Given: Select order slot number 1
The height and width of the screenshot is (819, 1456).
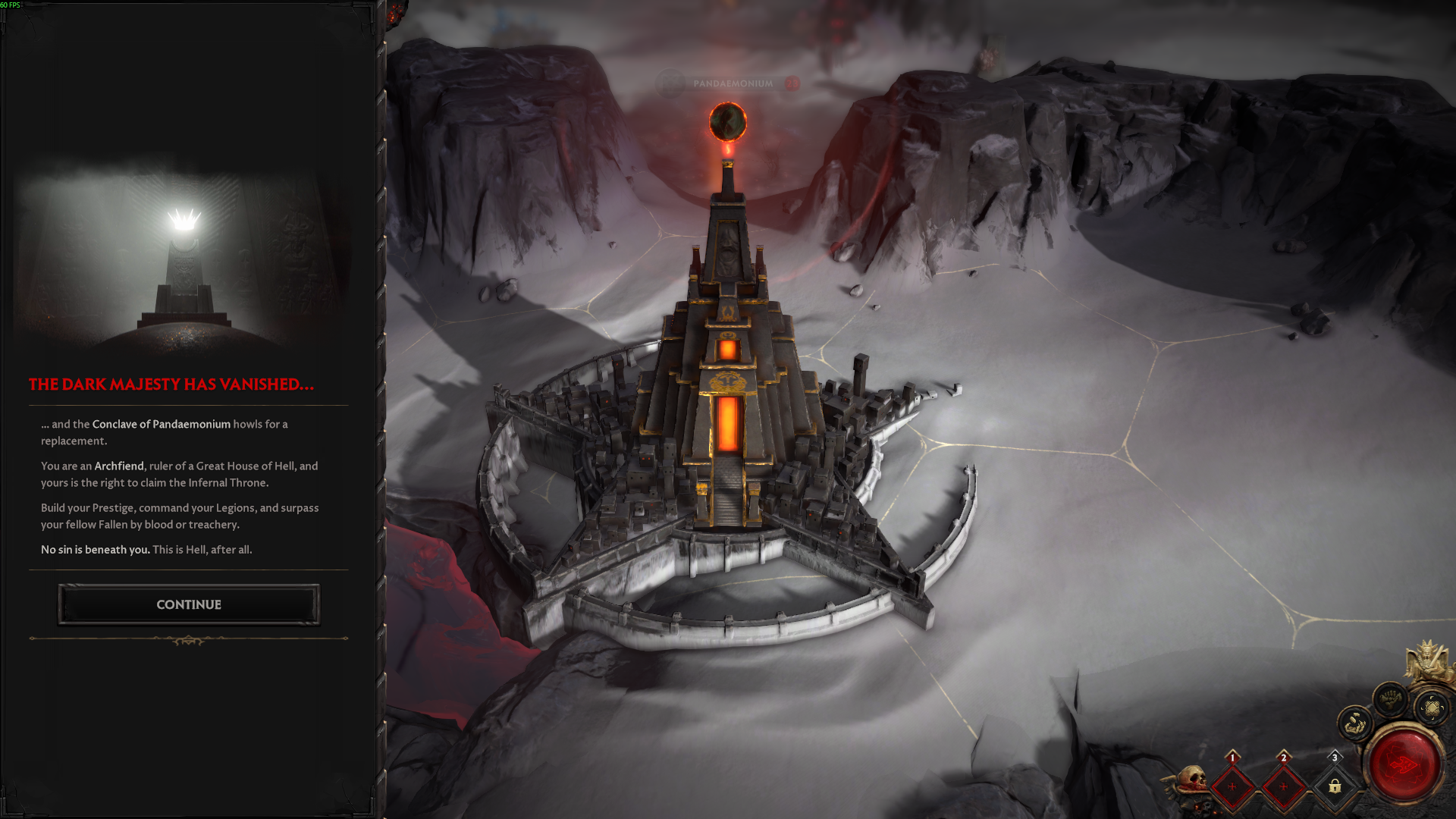Looking at the screenshot, I should [1232, 786].
